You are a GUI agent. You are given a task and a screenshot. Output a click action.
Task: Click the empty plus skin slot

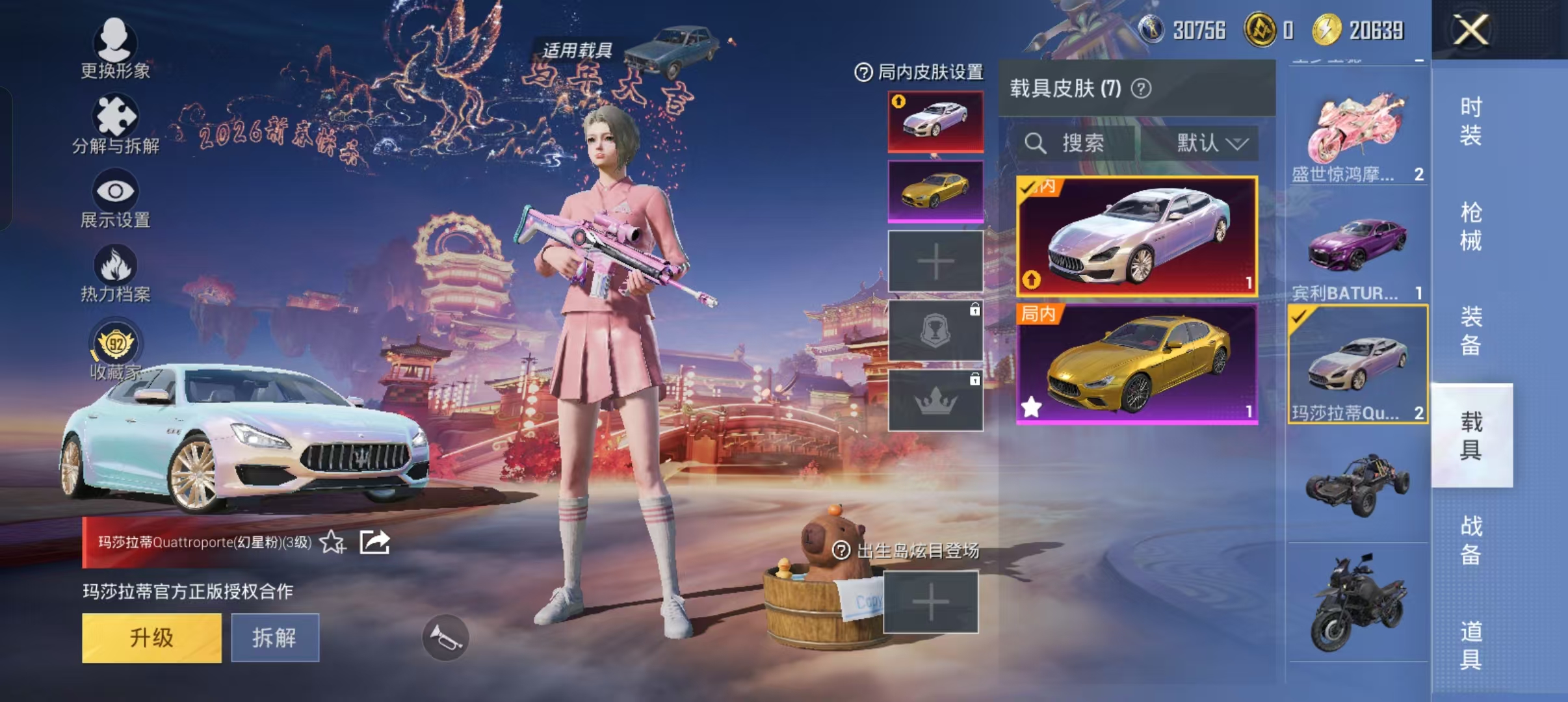935,262
